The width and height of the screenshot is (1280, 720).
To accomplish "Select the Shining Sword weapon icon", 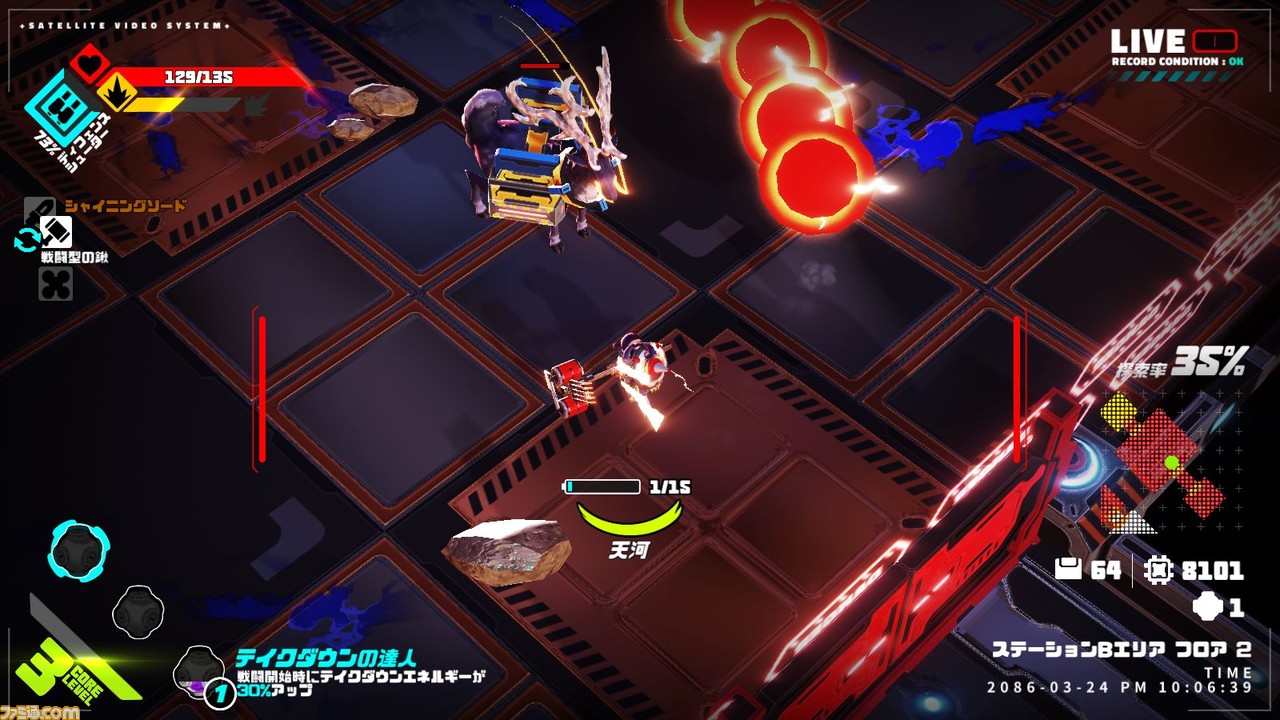I will tap(38, 207).
